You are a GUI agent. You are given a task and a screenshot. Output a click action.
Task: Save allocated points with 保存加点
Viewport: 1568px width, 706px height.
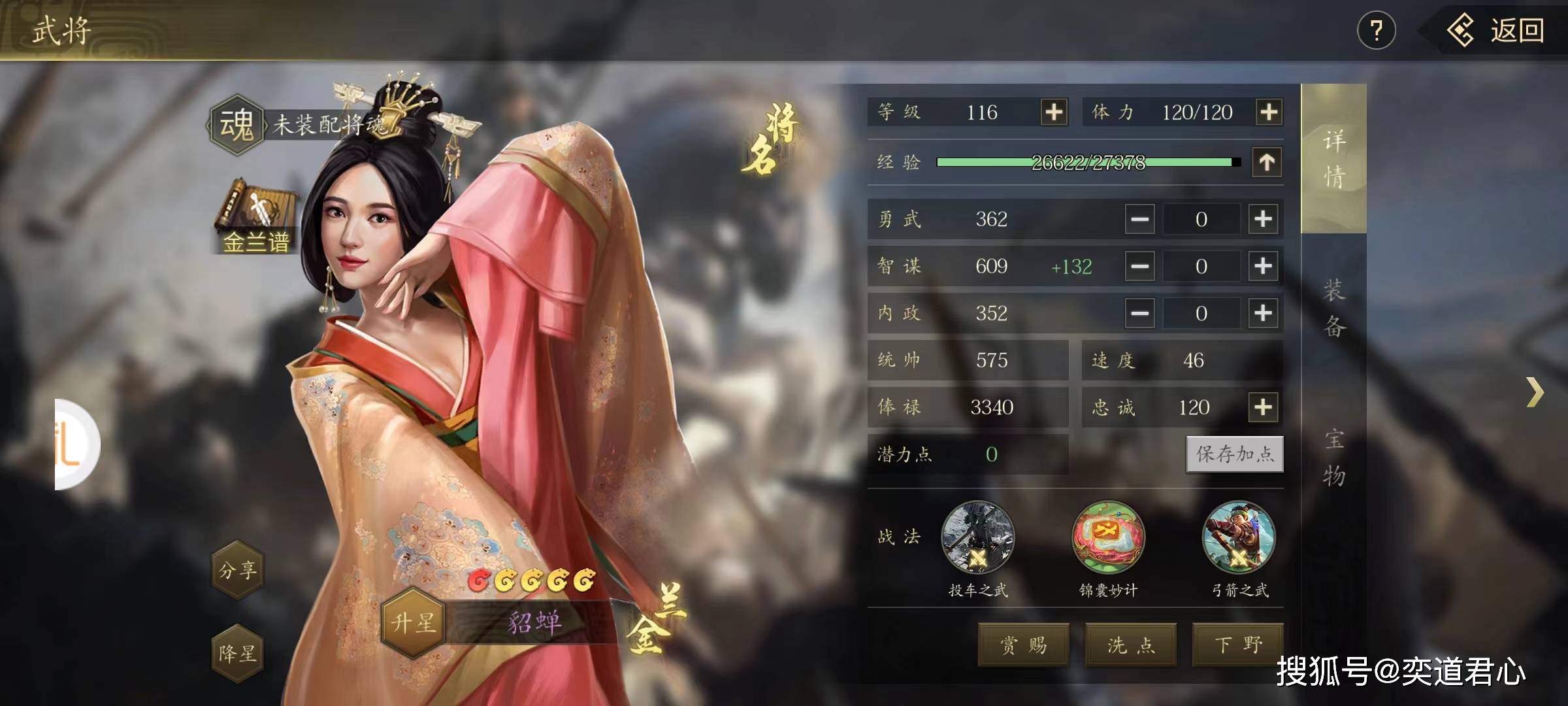[1234, 454]
